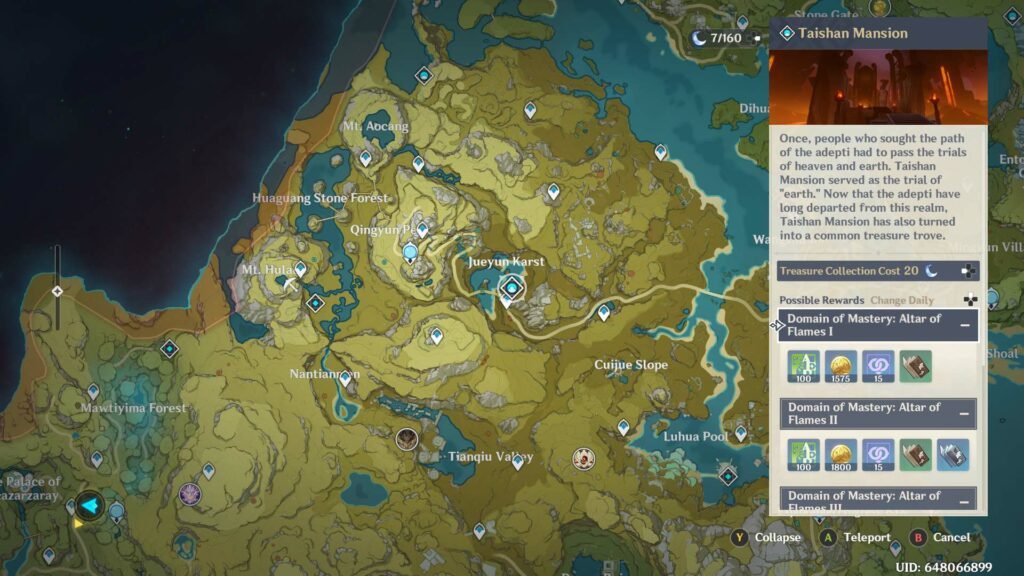Collapse the Altar of Flames II section
Screen dimensions: 1024x576
tap(965, 413)
